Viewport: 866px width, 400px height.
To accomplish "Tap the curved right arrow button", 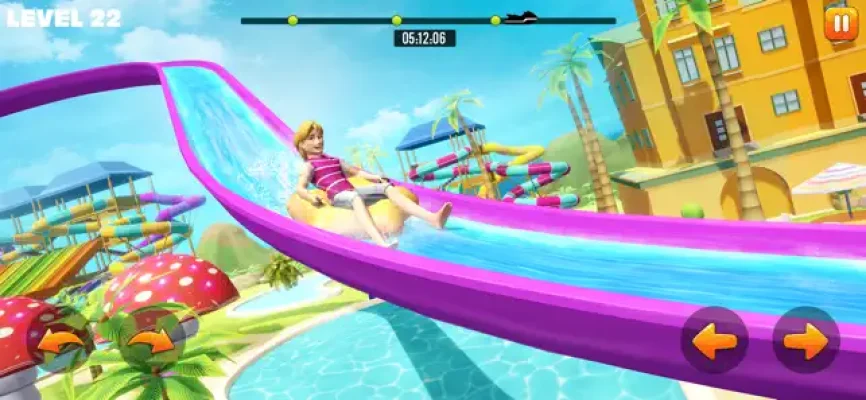I will click(152, 341).
